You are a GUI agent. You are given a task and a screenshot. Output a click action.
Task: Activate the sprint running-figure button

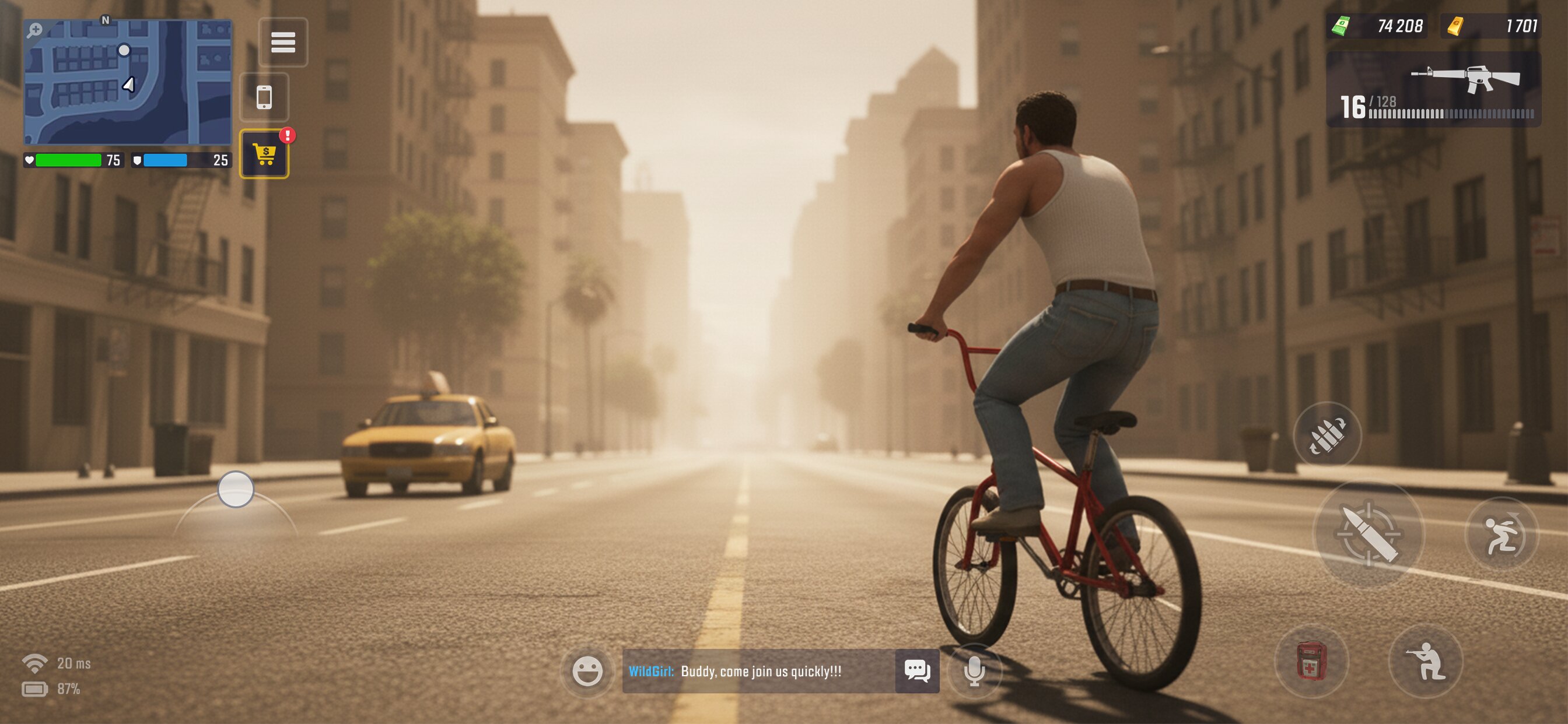(x=1501, y=535)
